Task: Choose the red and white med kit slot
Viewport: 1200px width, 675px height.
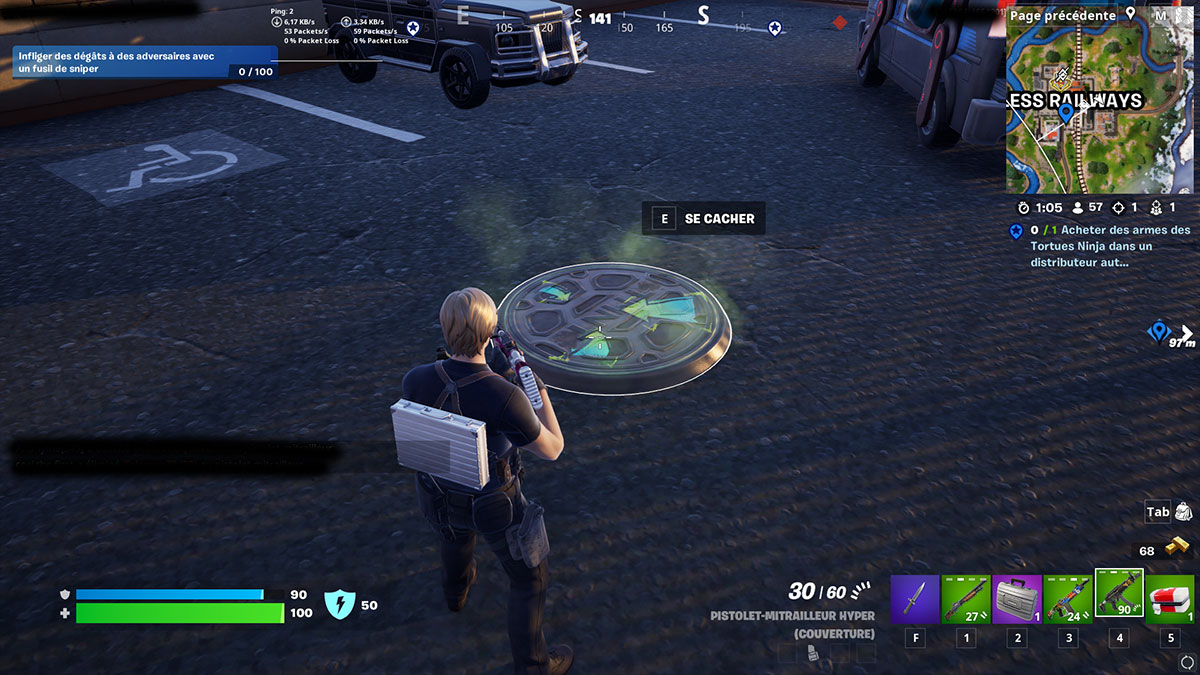Action: (x=1171, y=599)
